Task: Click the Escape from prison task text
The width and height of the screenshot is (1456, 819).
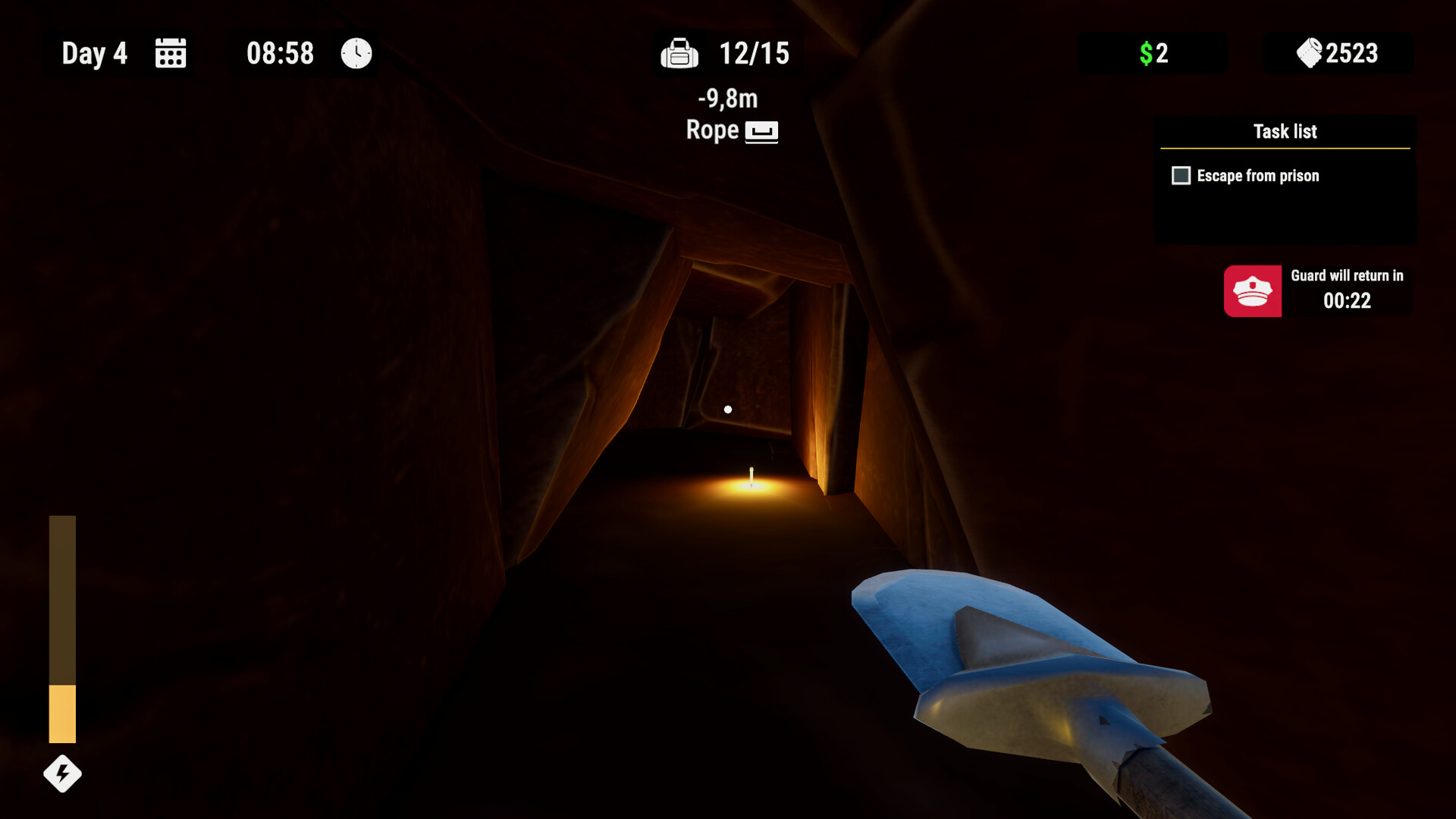Action: tap(1257, 175)
